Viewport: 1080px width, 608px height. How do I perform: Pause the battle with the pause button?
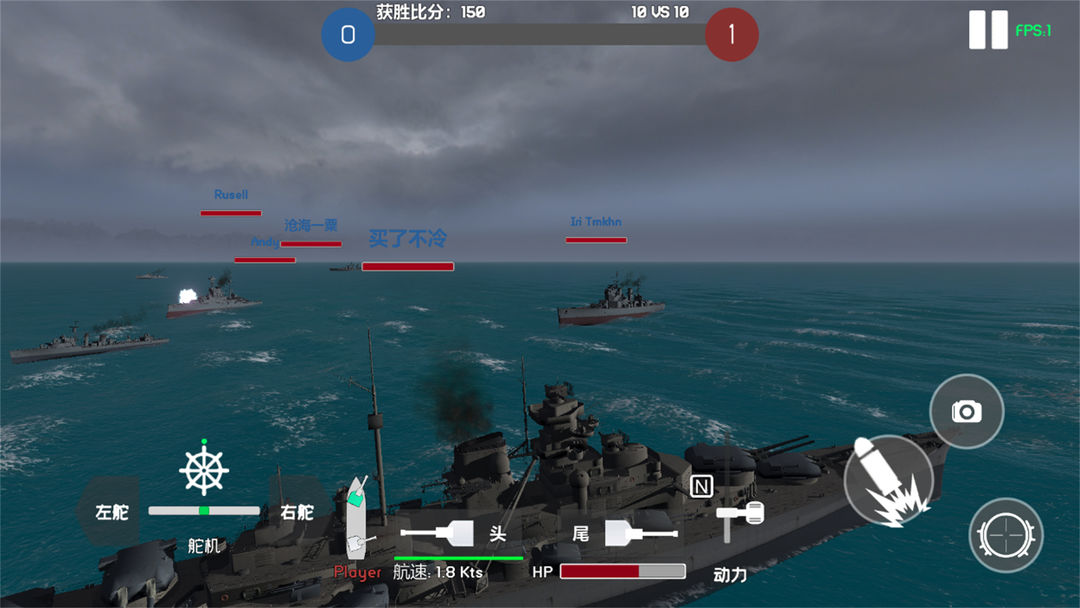click(x=988, y=30)
